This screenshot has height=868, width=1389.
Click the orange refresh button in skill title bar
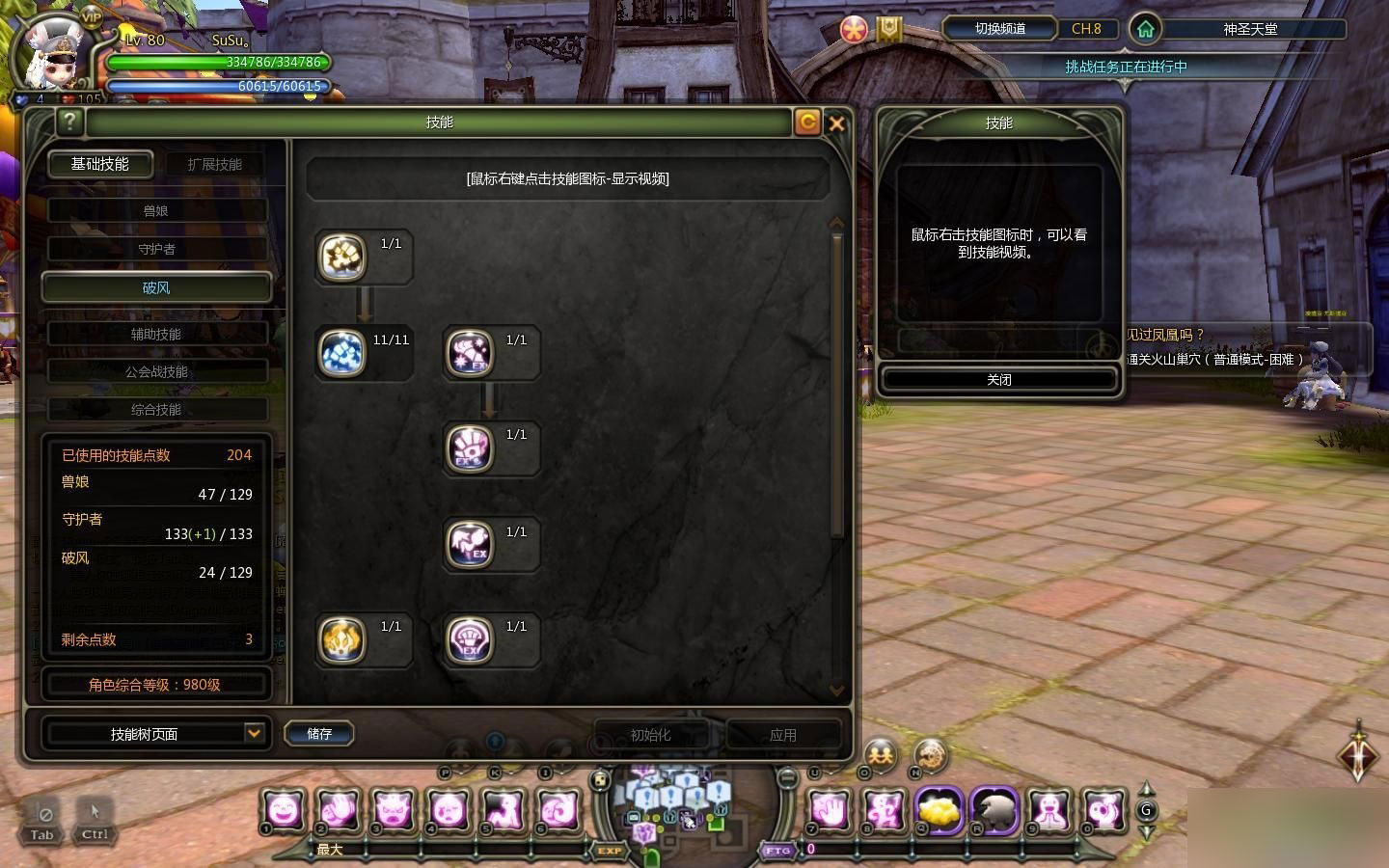(x=807, y=122)
